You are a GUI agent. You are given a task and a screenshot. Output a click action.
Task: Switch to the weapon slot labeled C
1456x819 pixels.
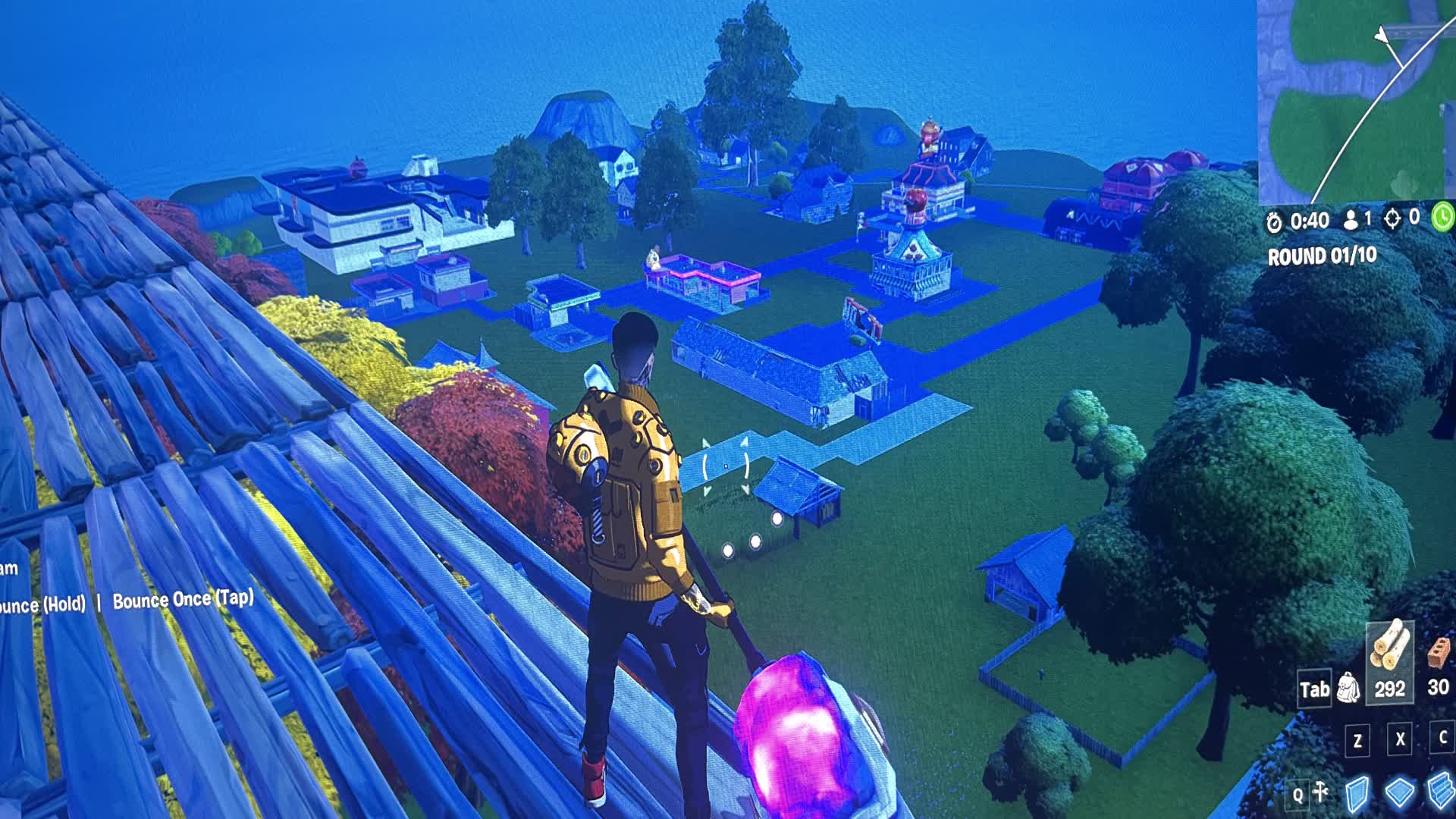(1443, 739)
